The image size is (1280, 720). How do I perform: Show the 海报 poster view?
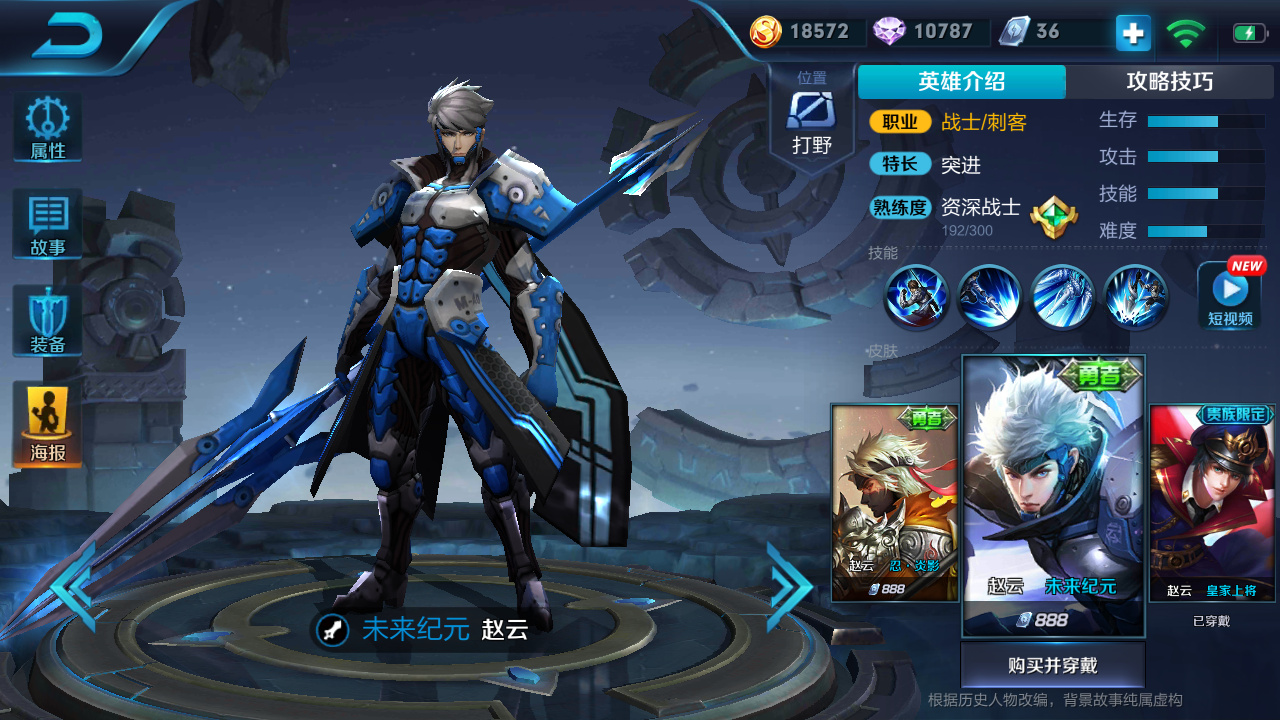pyautogui.click(x=48, y=424)
